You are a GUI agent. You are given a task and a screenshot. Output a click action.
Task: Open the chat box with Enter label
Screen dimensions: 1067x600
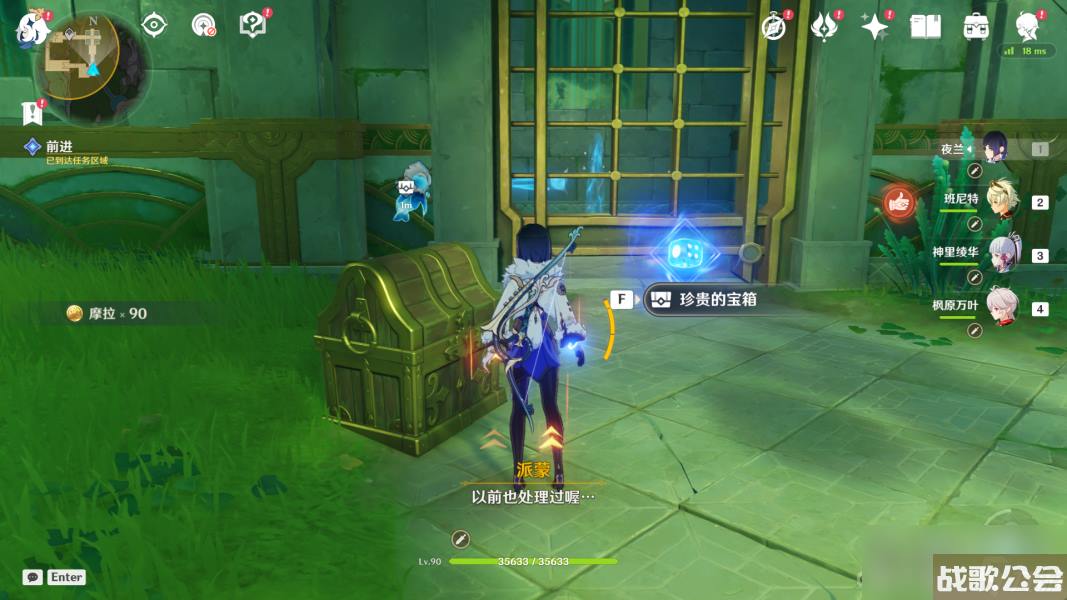[x=54, y=577]
